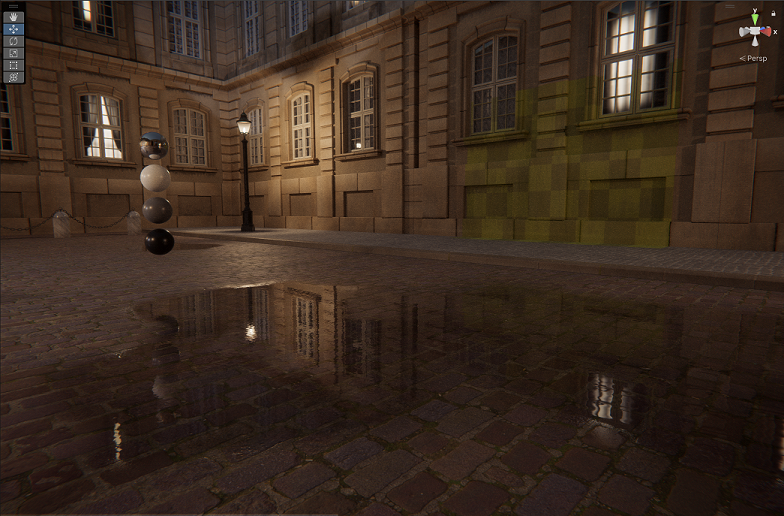Activate the combined transform tool
The height and width of the screenshot is (516, 784).
point(14,77)
